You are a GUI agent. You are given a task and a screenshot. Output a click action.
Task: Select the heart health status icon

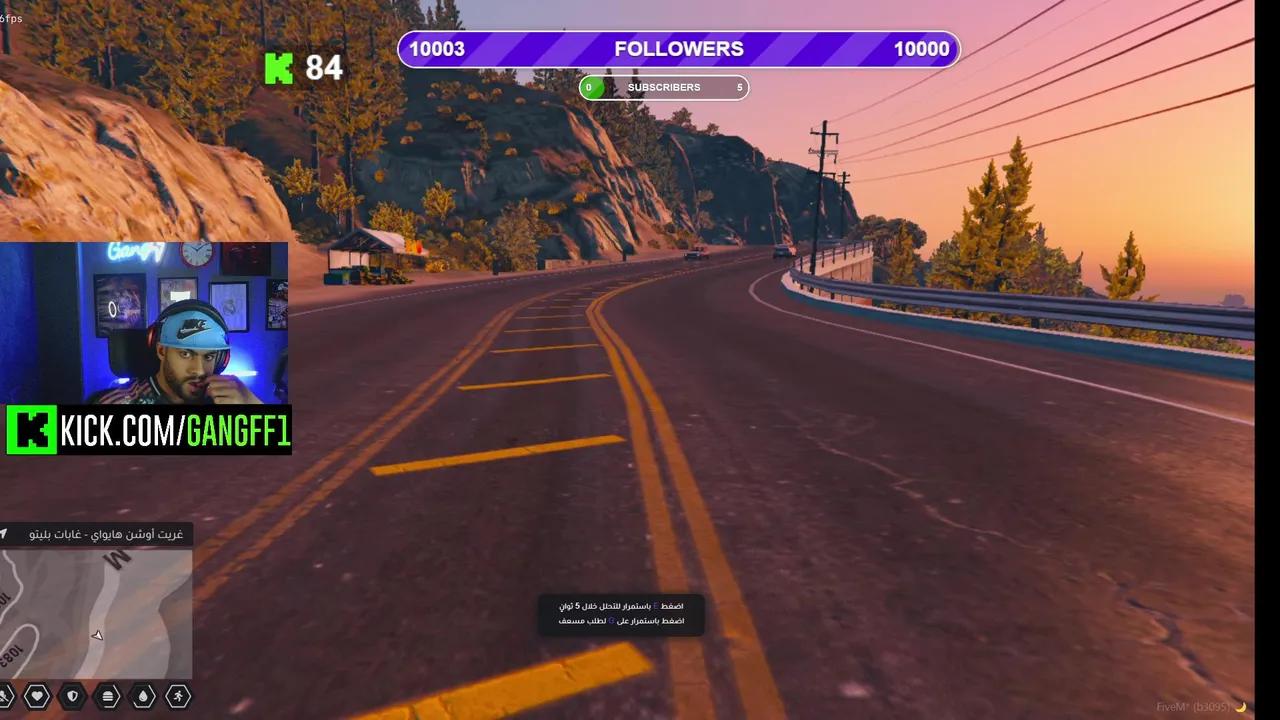point(35,696)
